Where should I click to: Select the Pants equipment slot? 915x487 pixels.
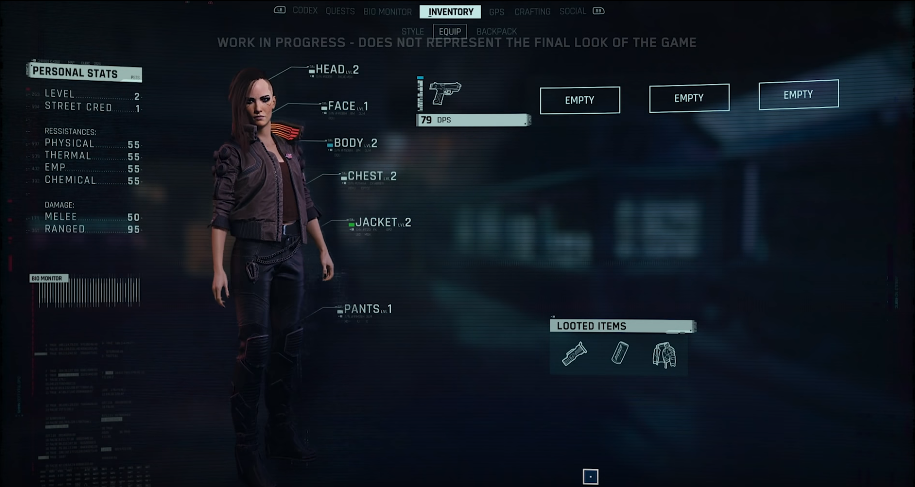click(367, 309)
